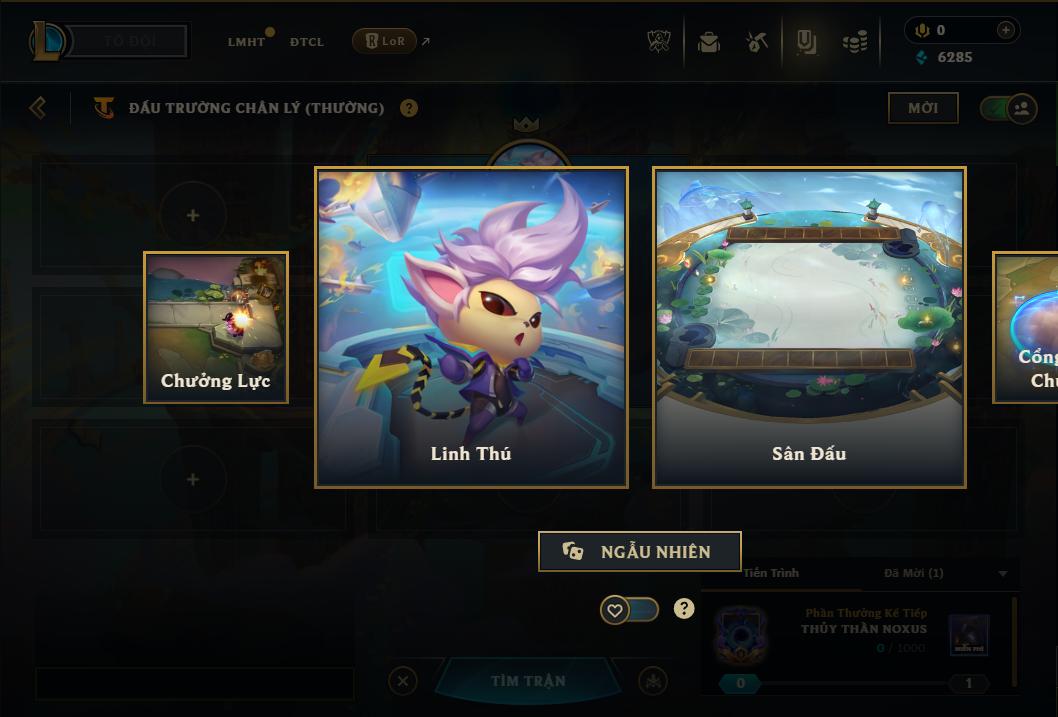The width and height of the screenshot is (1058, 717).
Task: Switch to the ĐTCL tab
Action: (x=307, y=42)
